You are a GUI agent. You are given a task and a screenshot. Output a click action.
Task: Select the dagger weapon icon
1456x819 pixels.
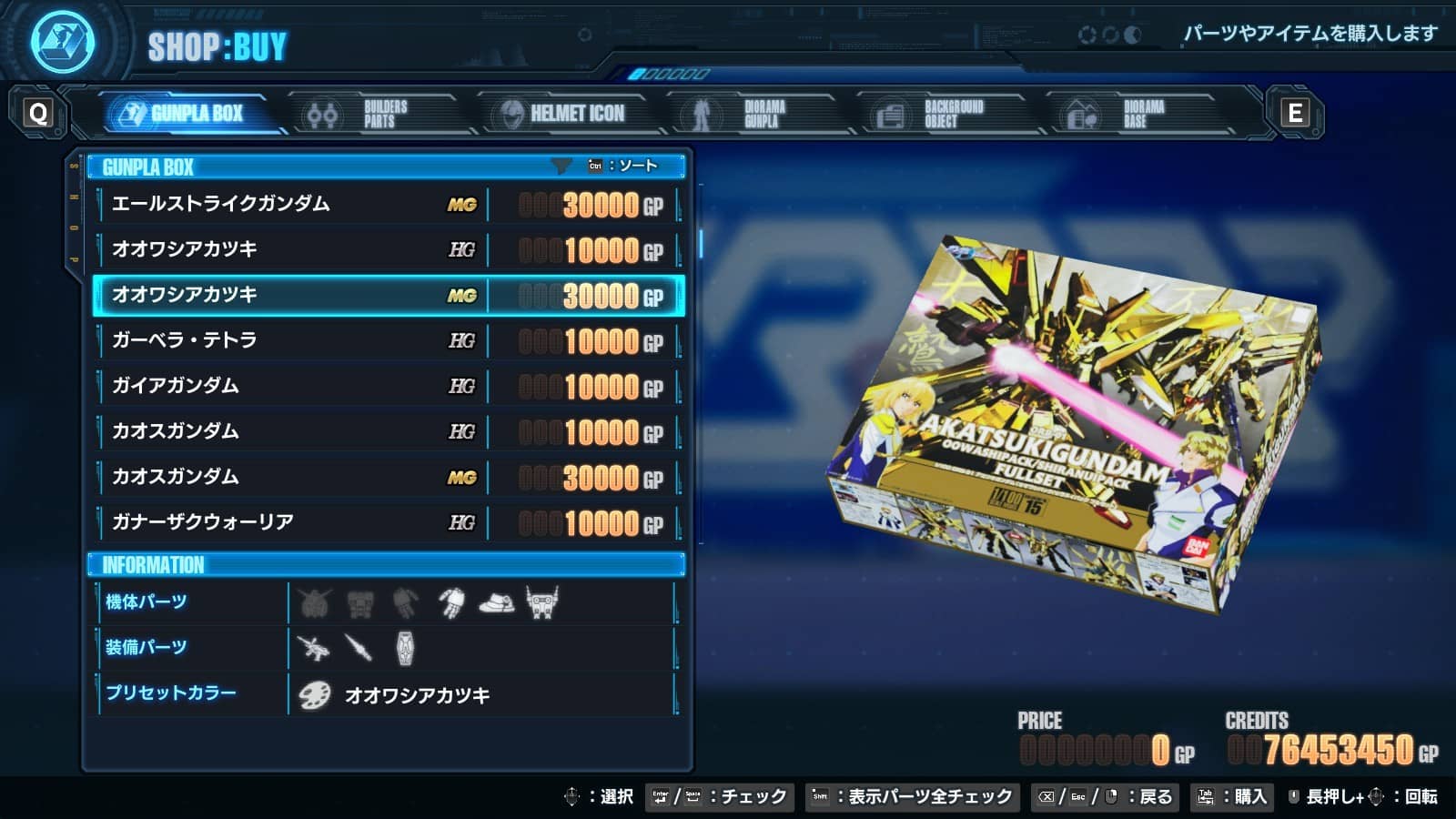[x=358, y=648]
